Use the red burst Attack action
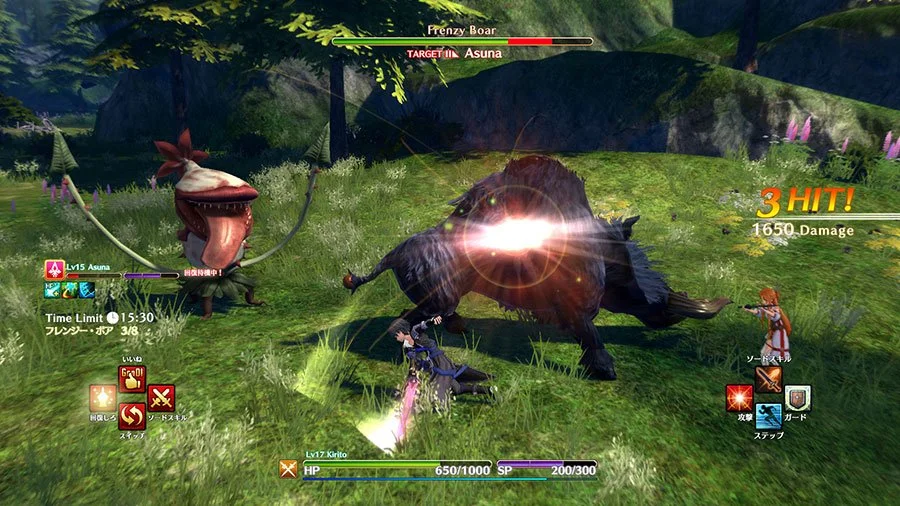 point(740,399)
